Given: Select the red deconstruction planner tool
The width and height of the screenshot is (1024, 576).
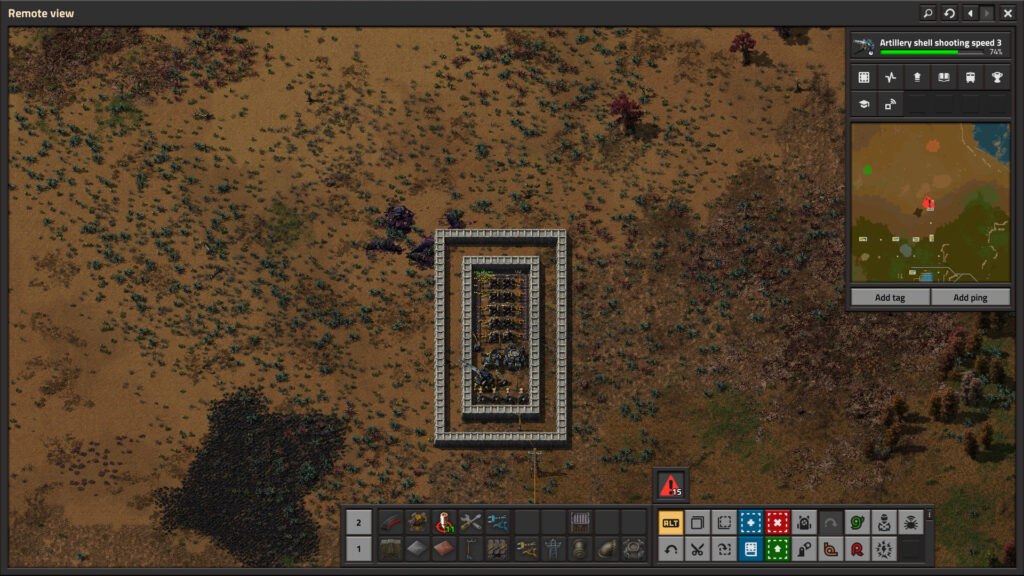Looking at the screenshot, I should pyautogui.click(x=777, y=522).
